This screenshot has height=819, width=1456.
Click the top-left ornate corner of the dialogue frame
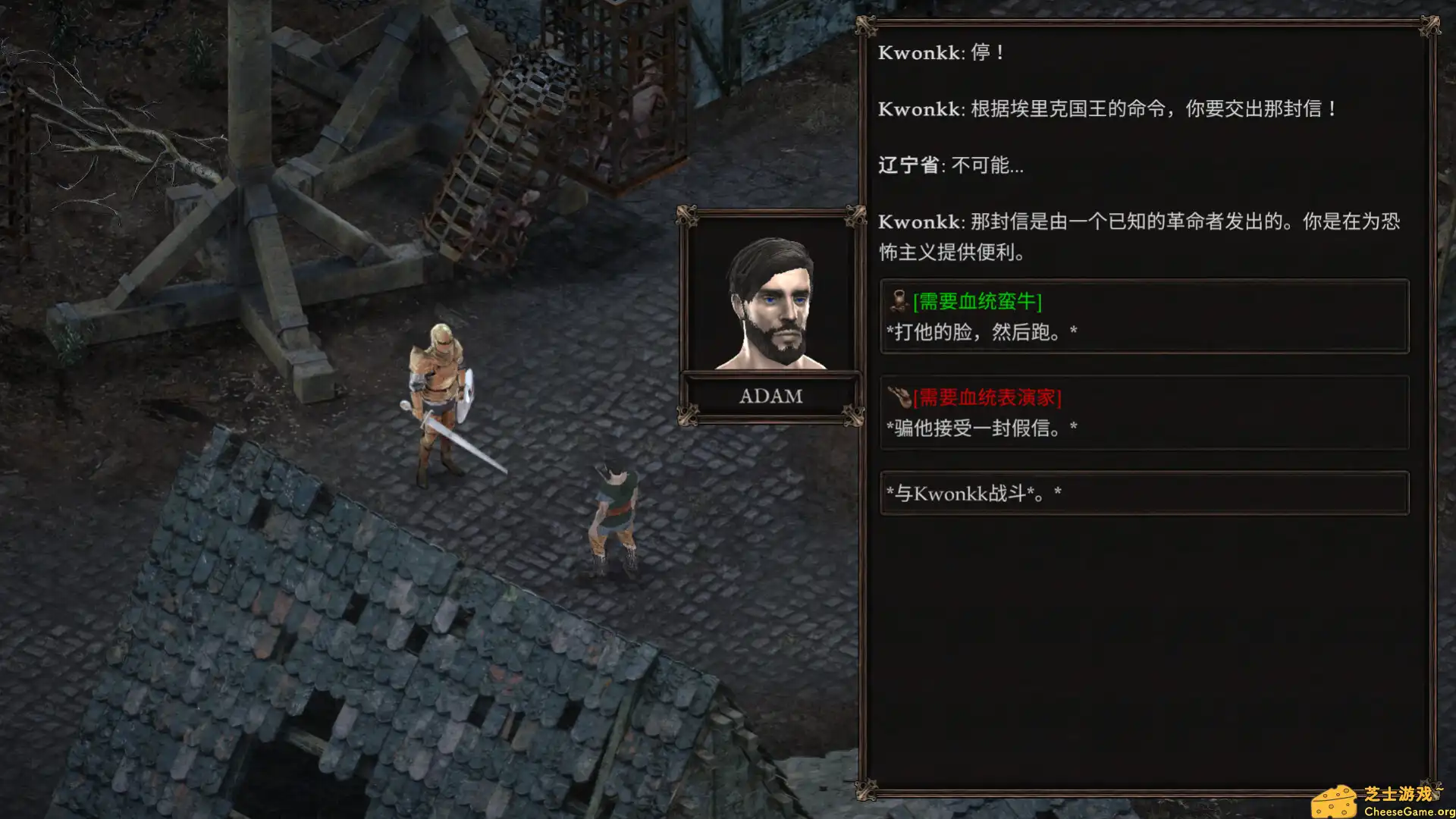point(867,27)
